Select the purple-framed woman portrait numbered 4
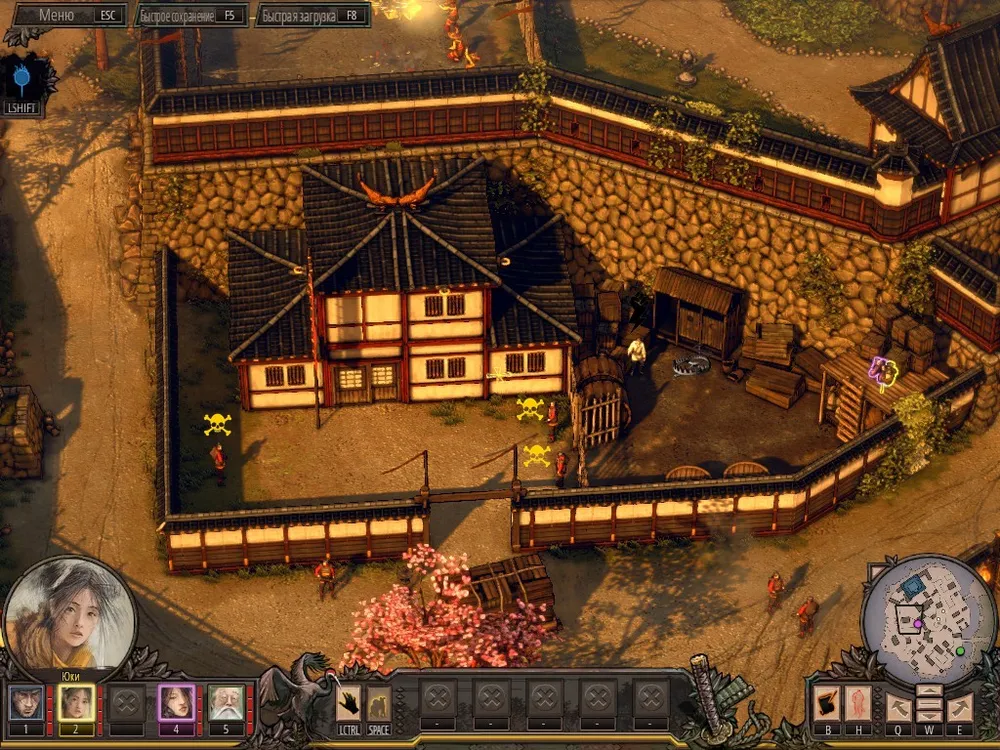 [177, 703]
